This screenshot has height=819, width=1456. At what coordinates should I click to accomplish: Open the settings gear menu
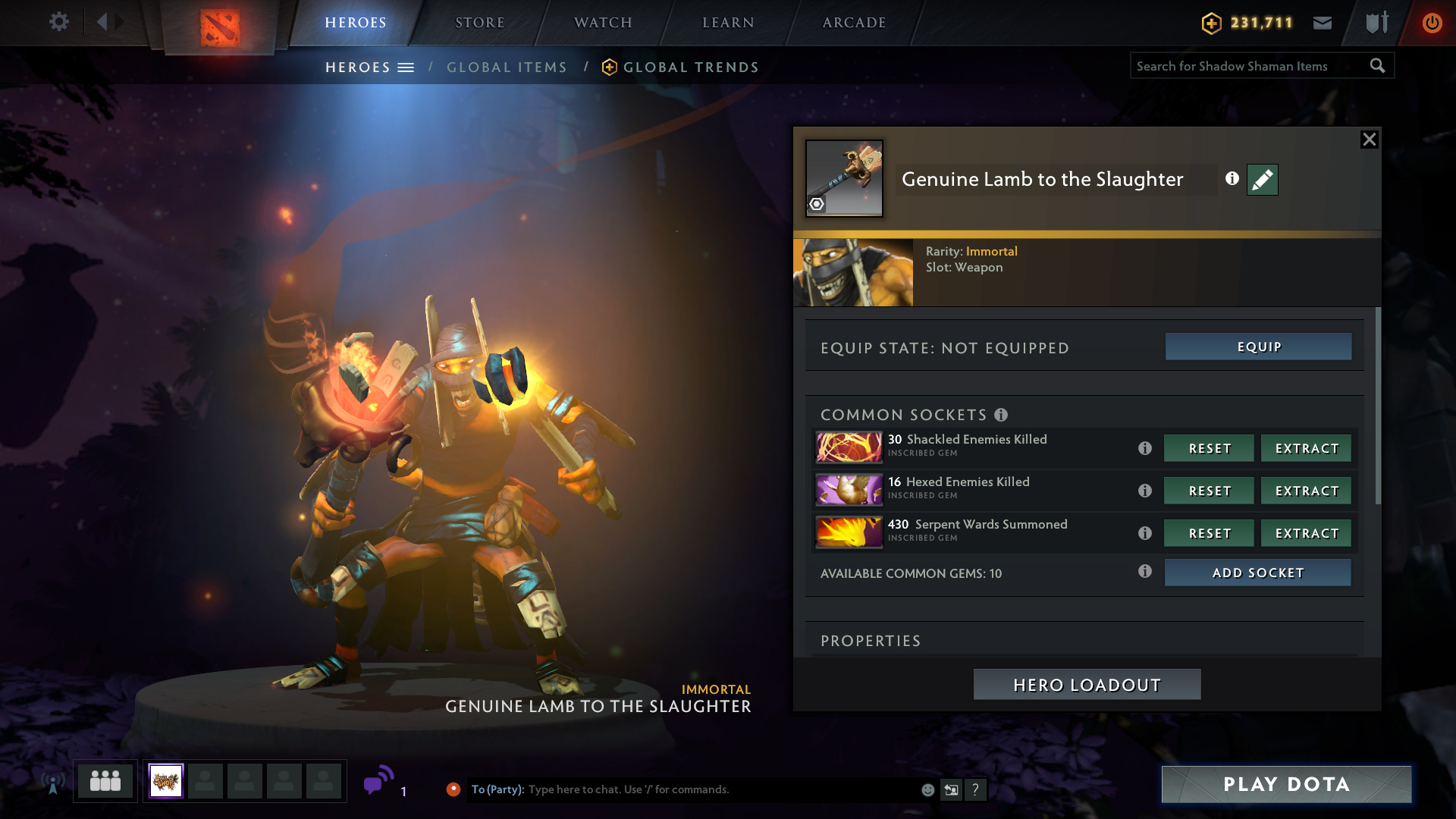[58, 22]
